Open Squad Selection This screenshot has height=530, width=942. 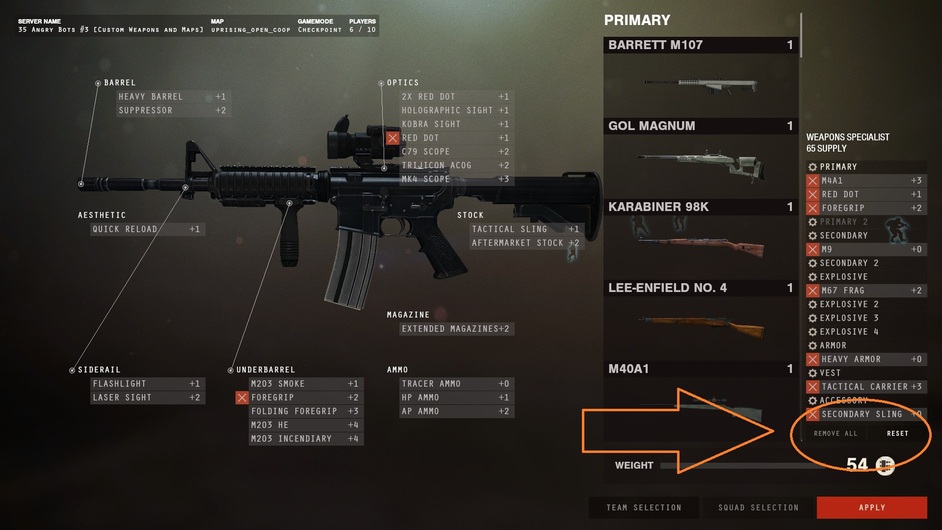click(x=758, y=507)
